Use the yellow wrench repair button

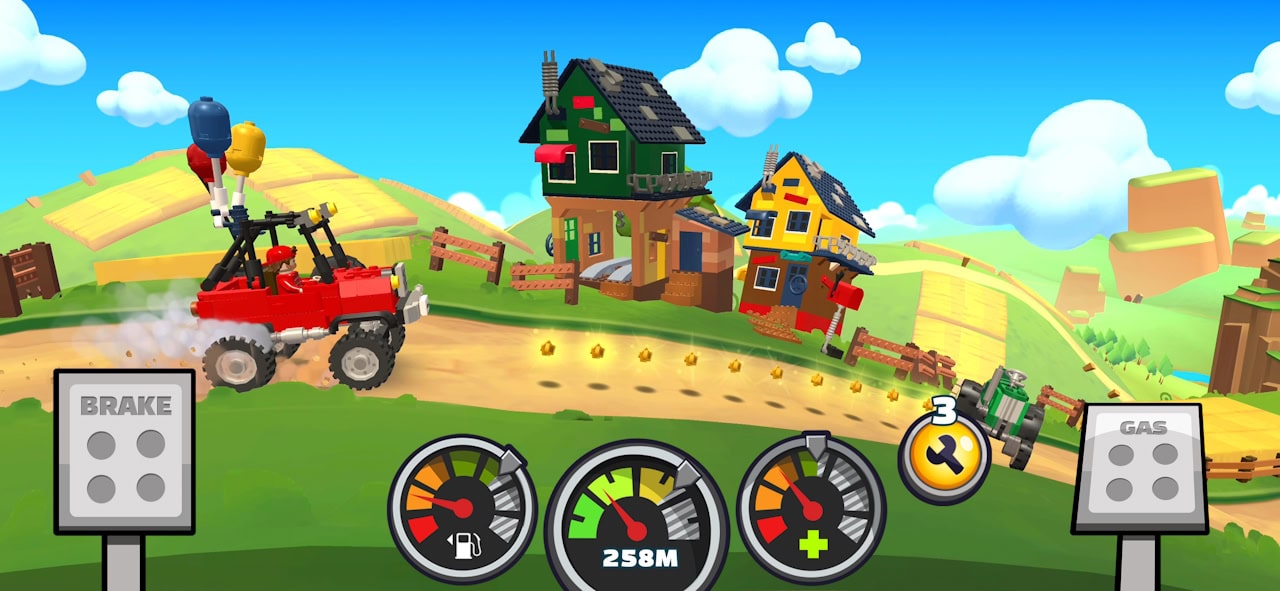pyautogui.click(x=943, y=456)
